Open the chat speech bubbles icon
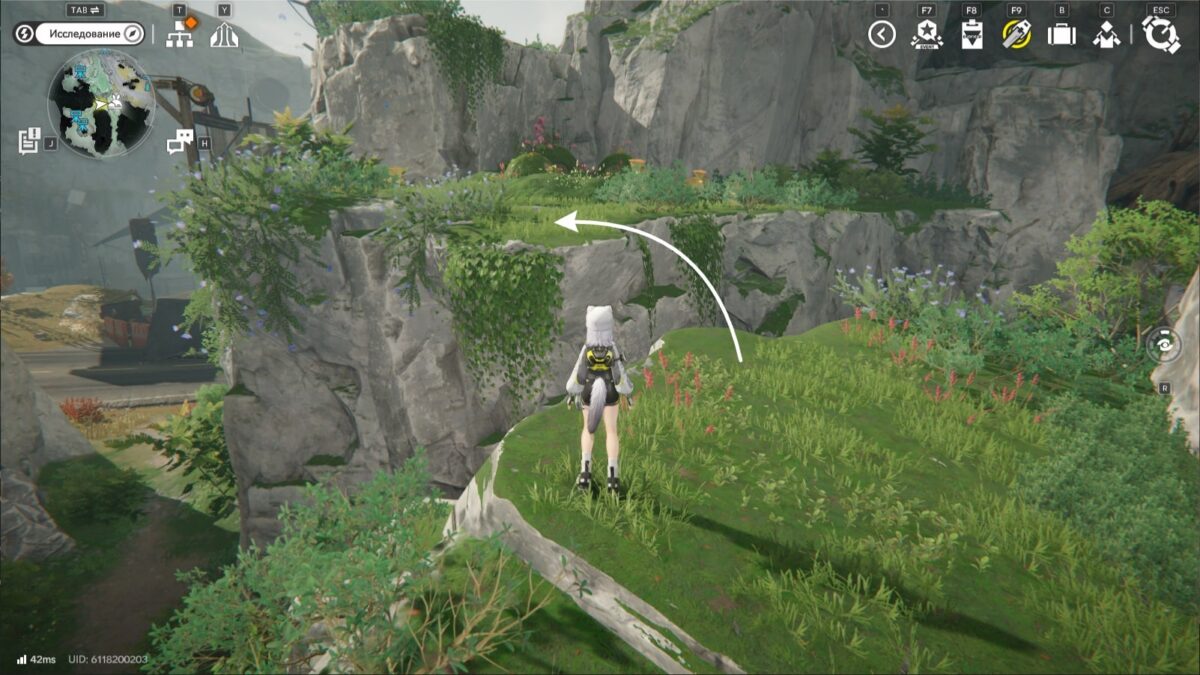The width and height of the screenshot is (1200, 675). click(180, 142)
